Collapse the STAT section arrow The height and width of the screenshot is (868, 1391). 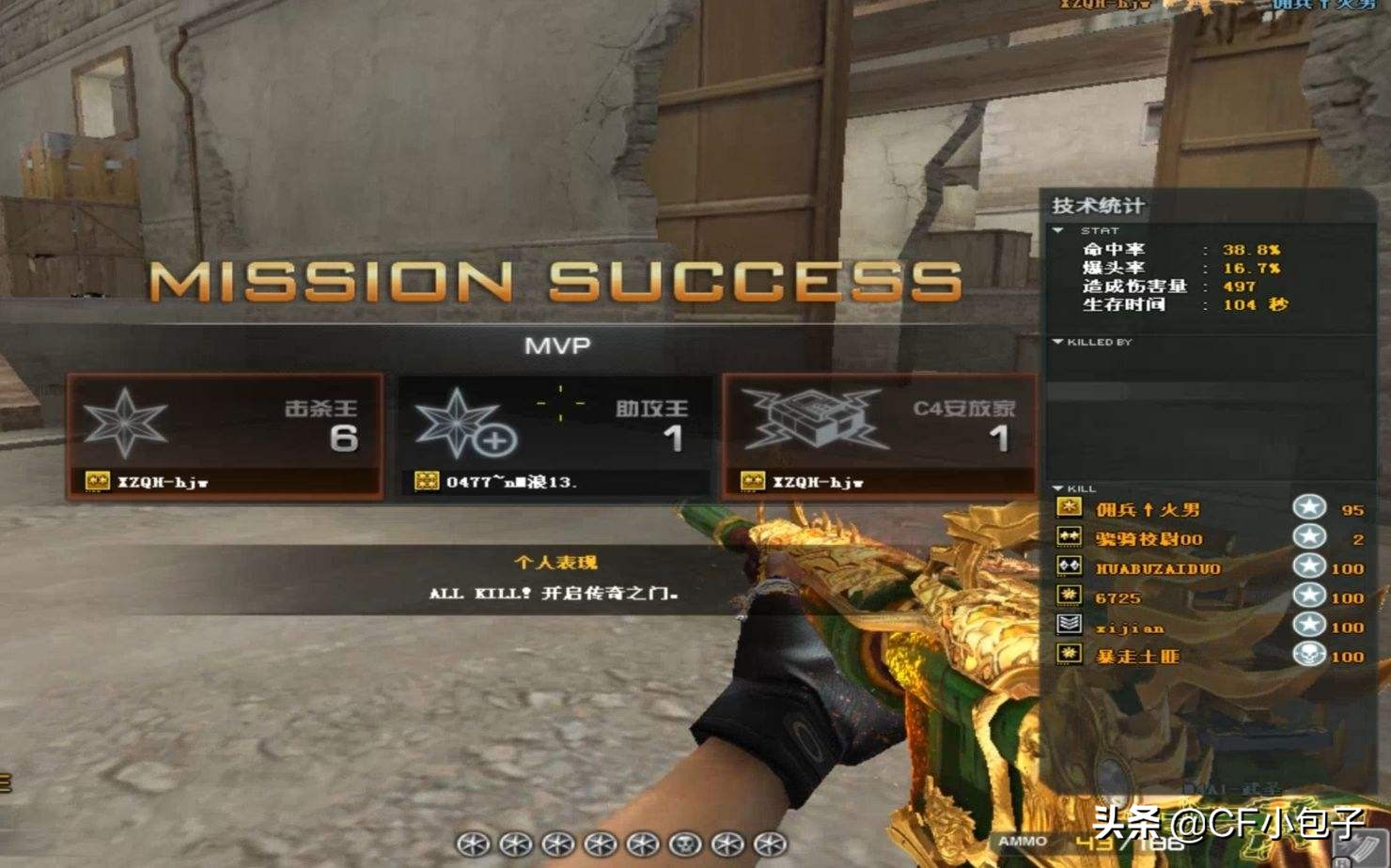[1058, 230]
